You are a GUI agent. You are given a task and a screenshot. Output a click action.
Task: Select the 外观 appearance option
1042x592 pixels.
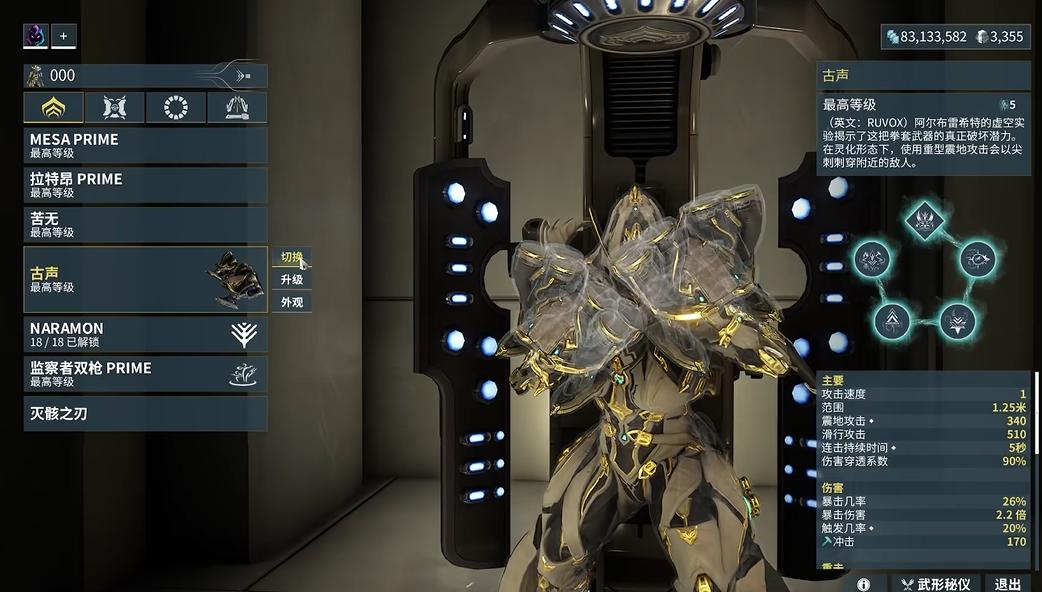point(291,302)
